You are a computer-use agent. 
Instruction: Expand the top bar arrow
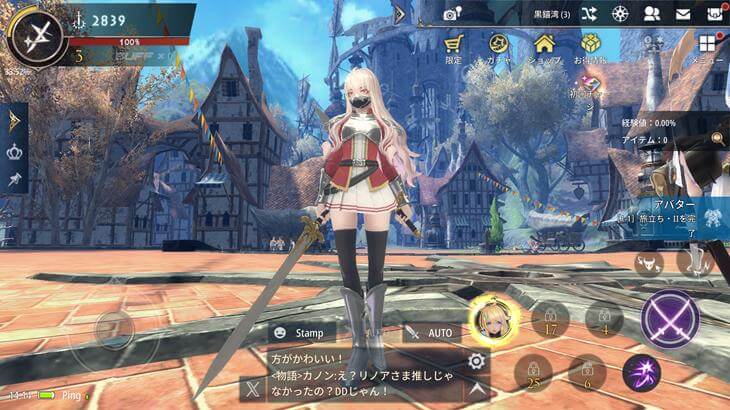click(400, 14)
